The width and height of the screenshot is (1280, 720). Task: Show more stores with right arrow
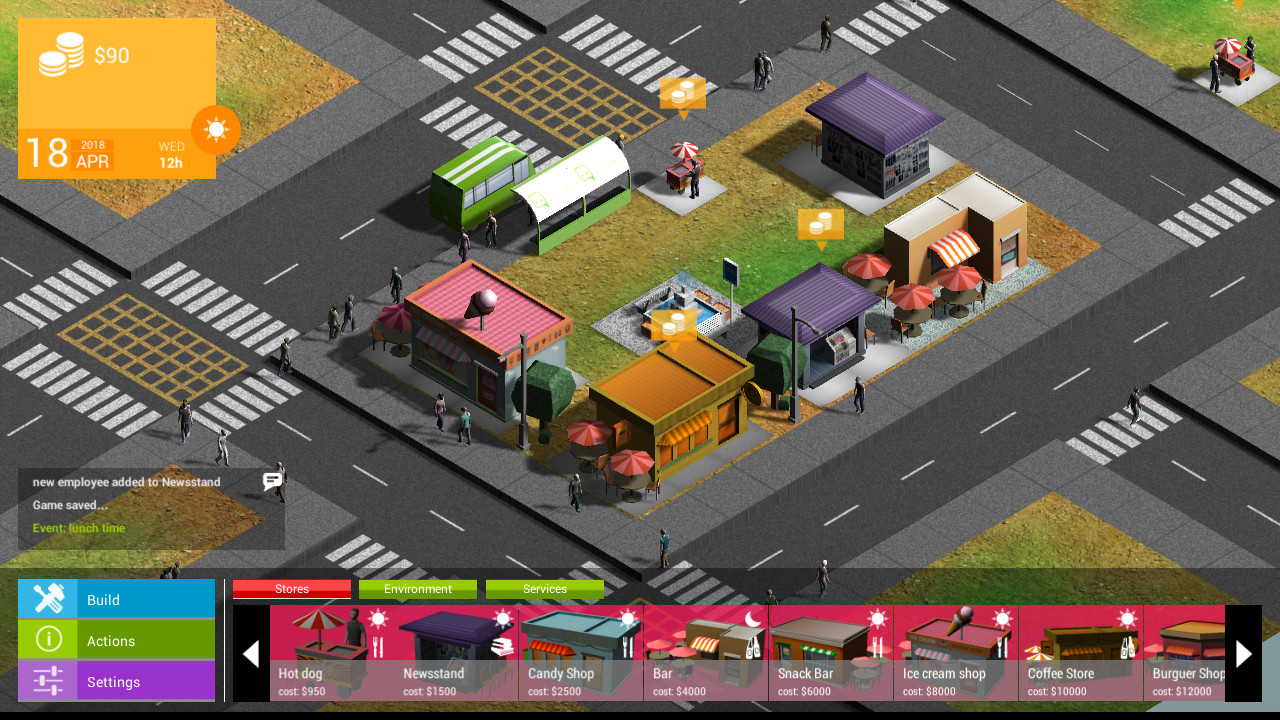pos(1243,653)
